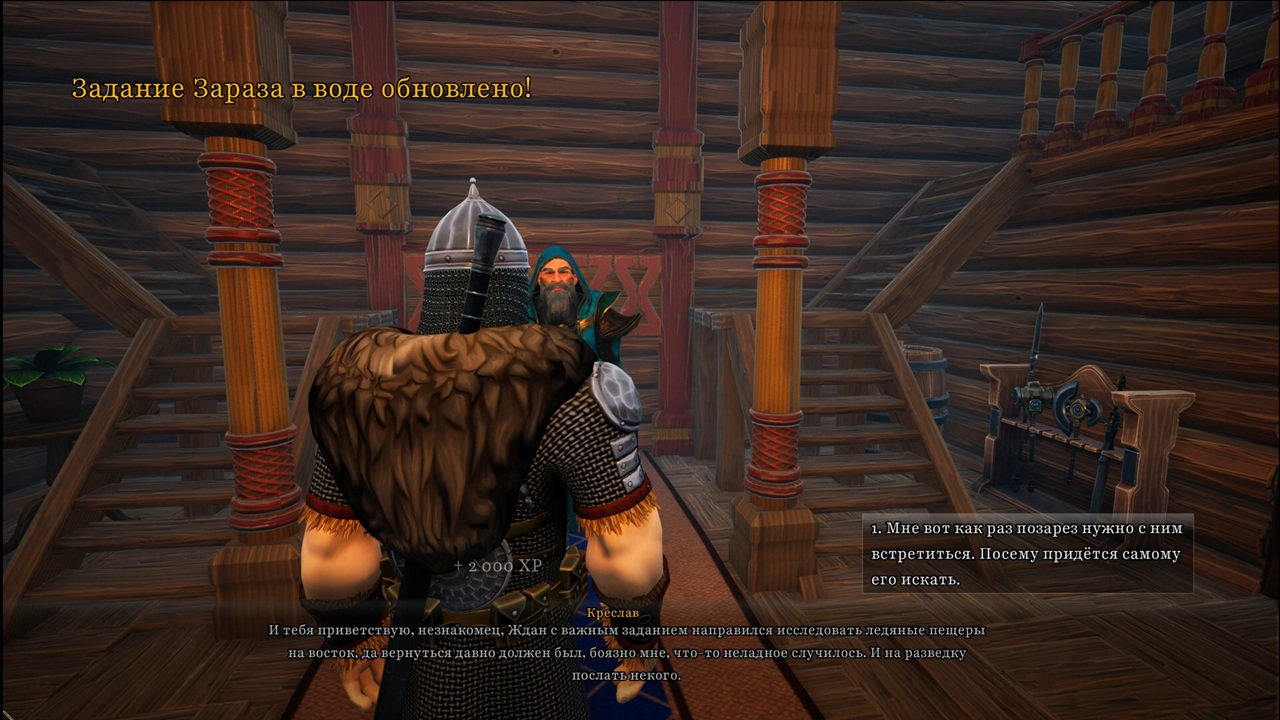
Task: Choose the reply about finding Zhdan yourself
Action: (1027, 553)
